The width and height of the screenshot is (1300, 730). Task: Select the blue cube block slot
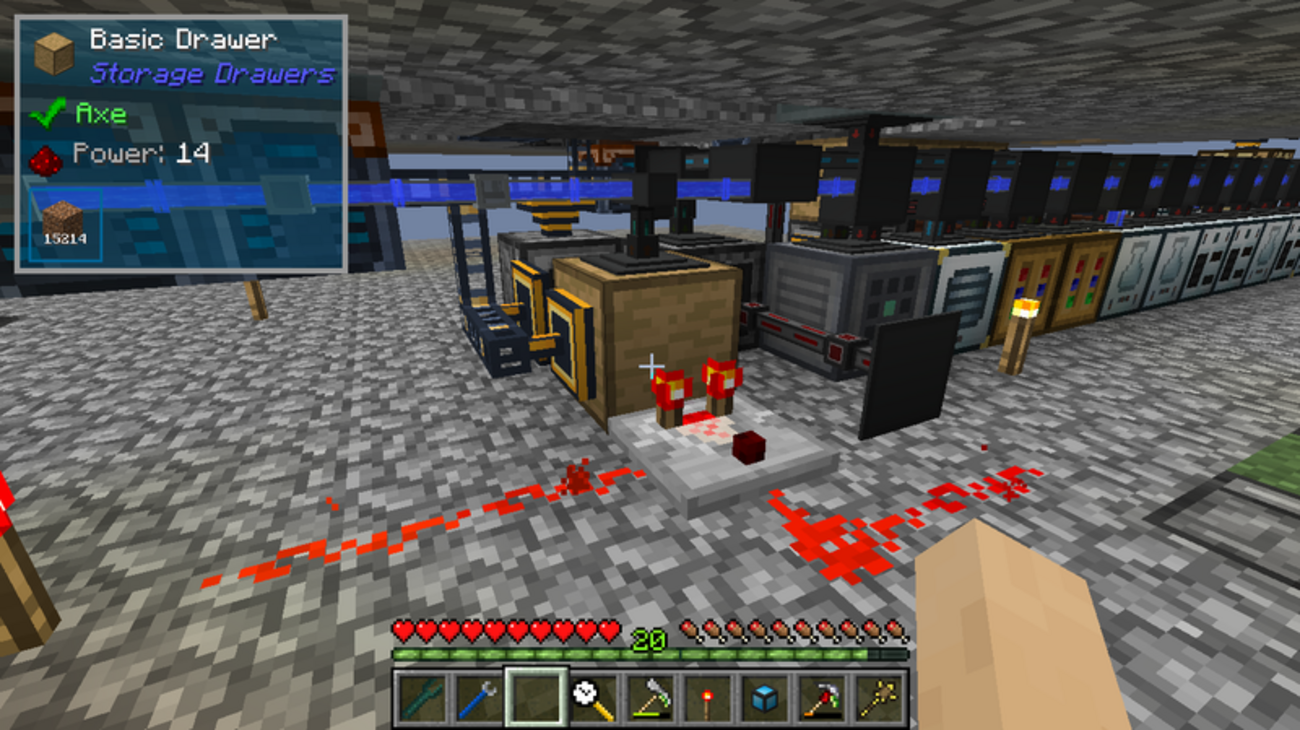click(765, 697)
